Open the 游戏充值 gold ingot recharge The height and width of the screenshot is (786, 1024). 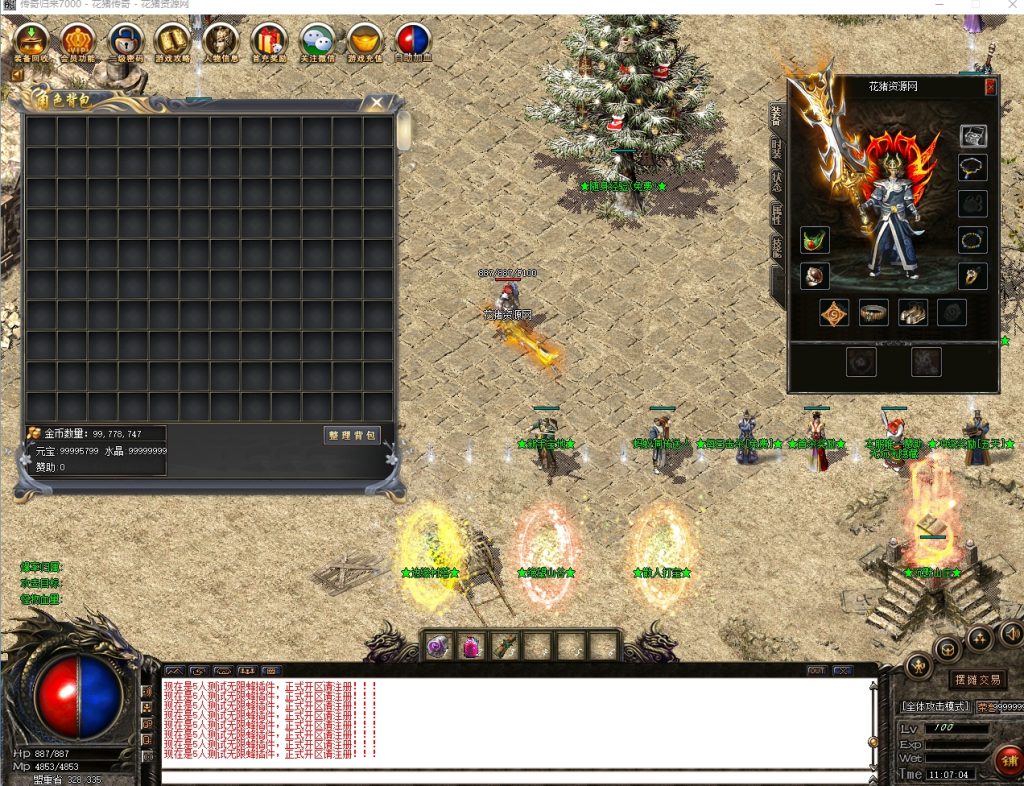(365, 42)
